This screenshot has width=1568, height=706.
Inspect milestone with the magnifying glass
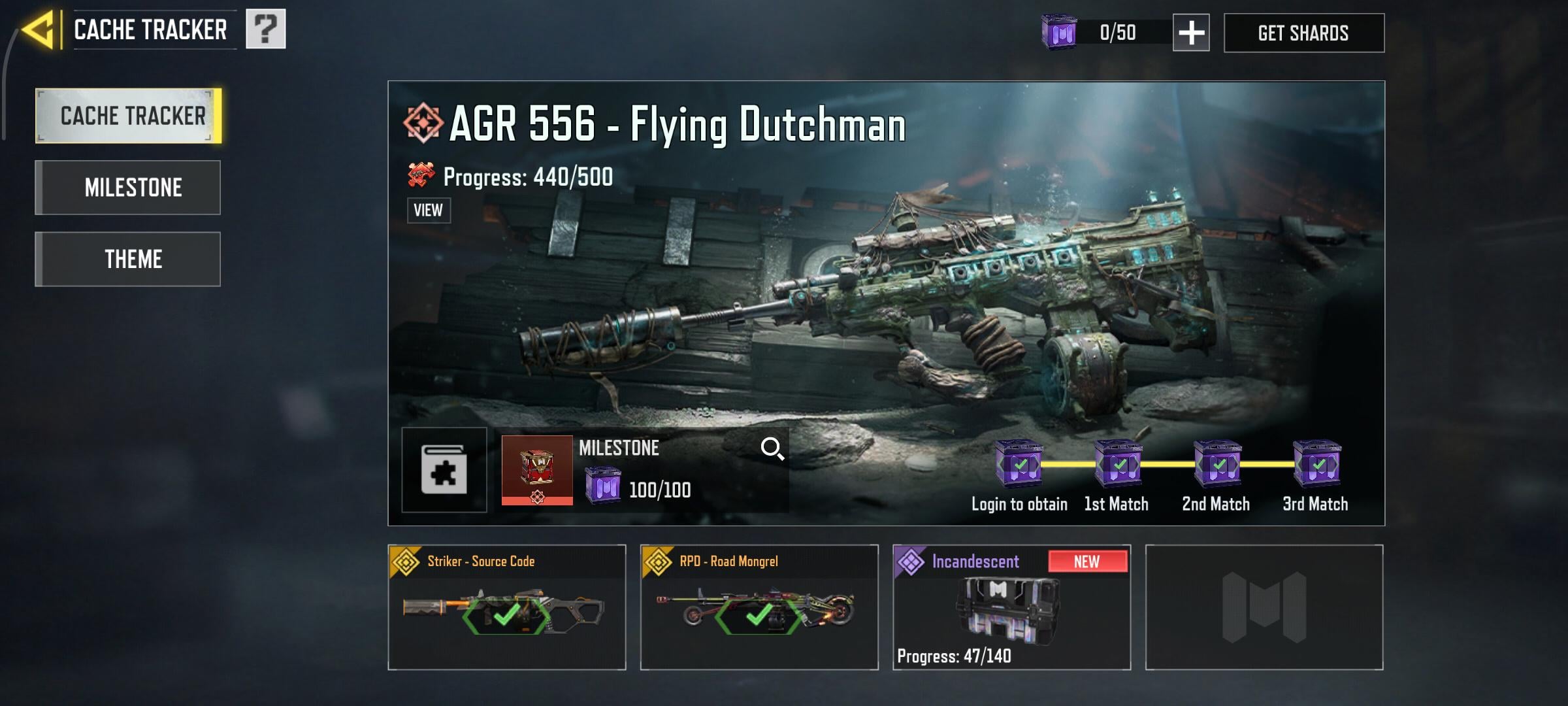point(772,448)
